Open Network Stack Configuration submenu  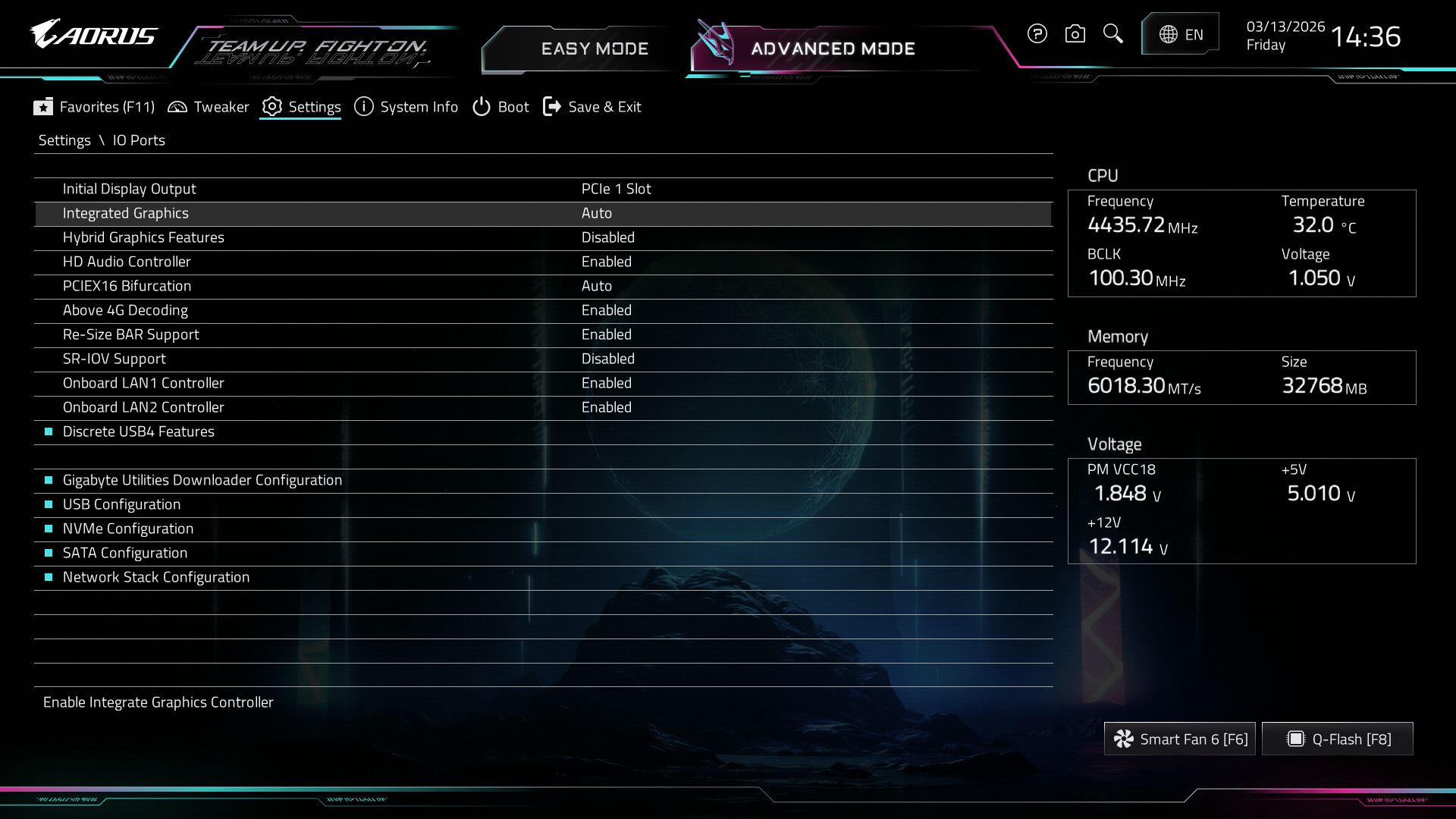pos(155,577)
